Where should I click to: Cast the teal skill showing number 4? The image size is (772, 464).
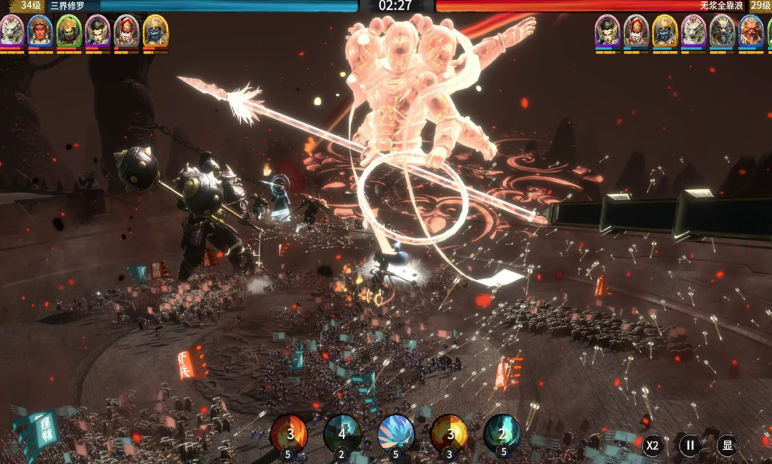342,434
